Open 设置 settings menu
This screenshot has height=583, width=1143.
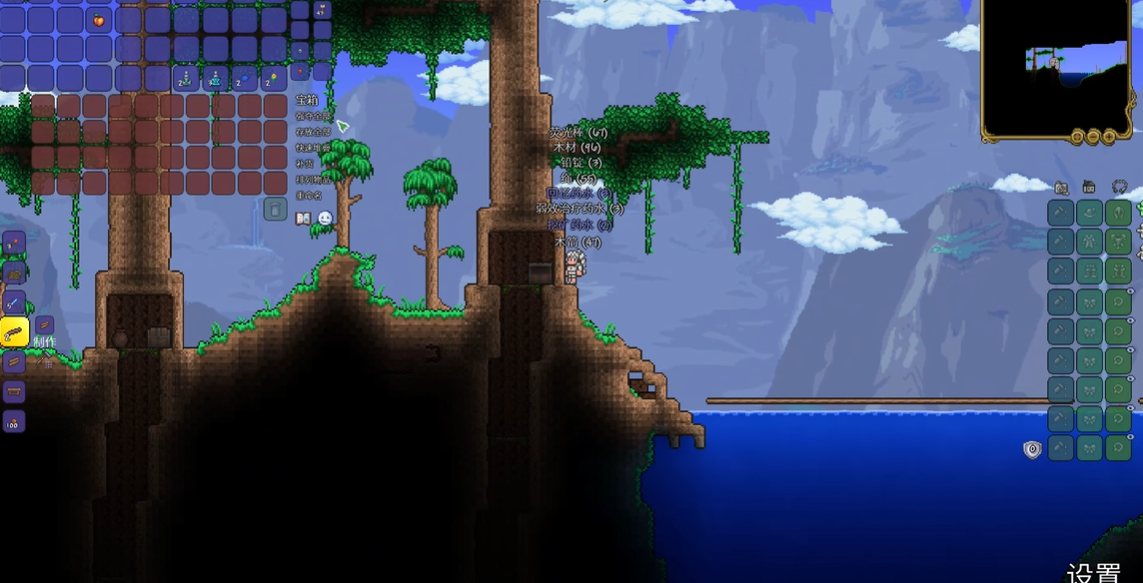coord(1093,572)
